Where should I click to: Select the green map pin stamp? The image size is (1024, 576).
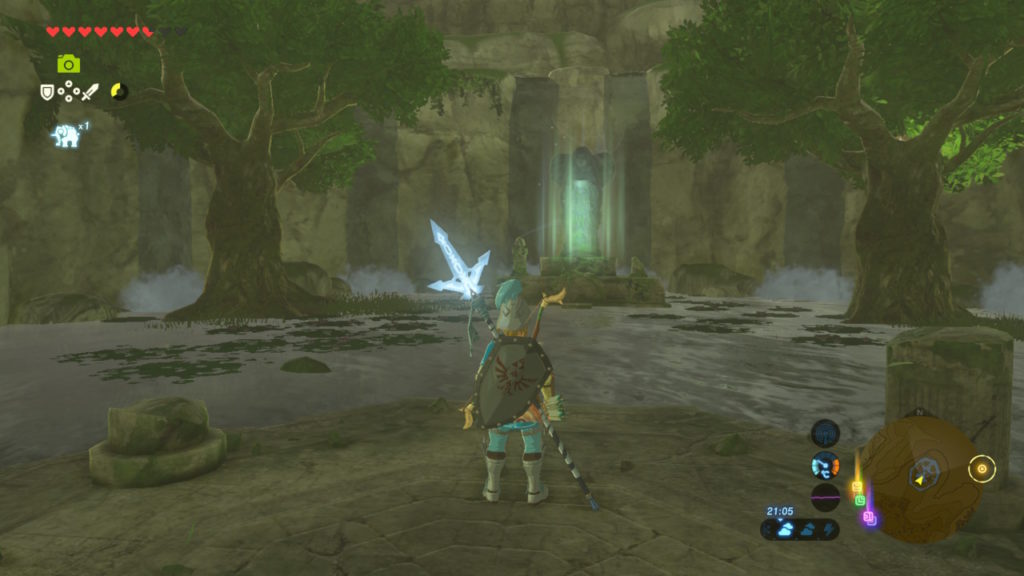point(860,499)
